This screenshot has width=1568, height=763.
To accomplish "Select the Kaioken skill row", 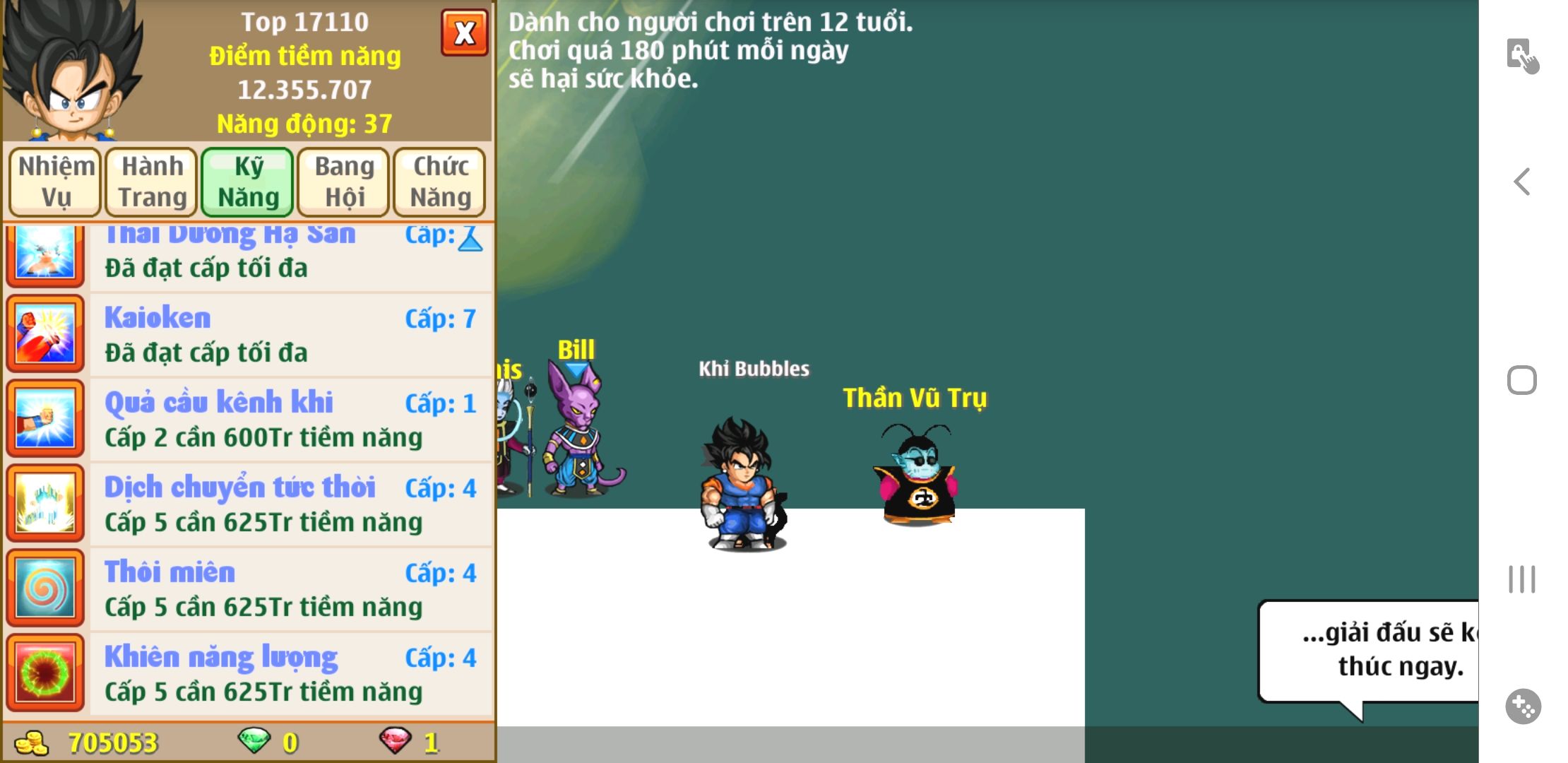I will tap(290, 335).
